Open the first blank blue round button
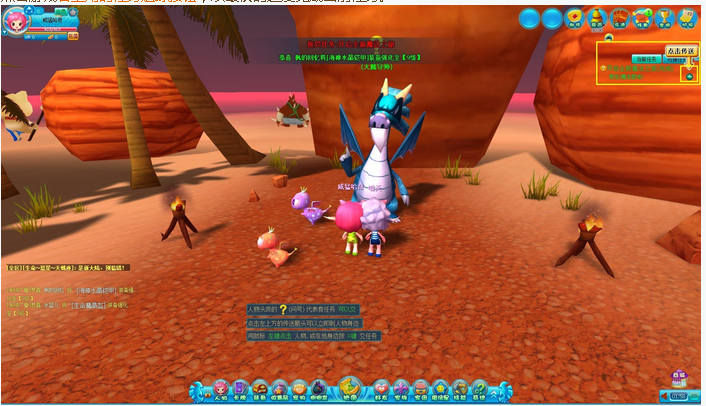This screenshot has height=406, width=706. click(530, 18)
